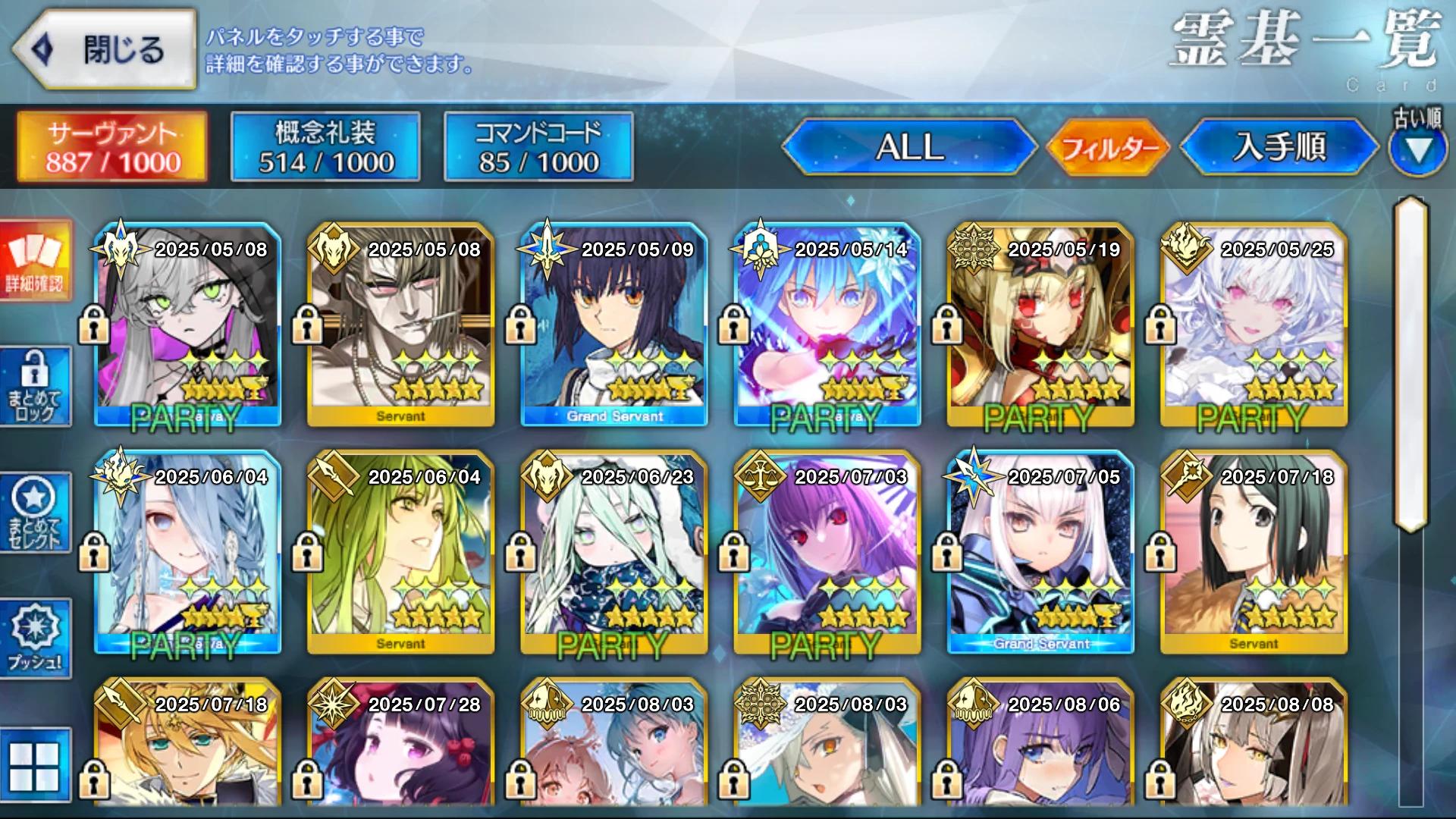
Task: Select the servant card dated 2025/06/23
Action: tap(614, 552)
